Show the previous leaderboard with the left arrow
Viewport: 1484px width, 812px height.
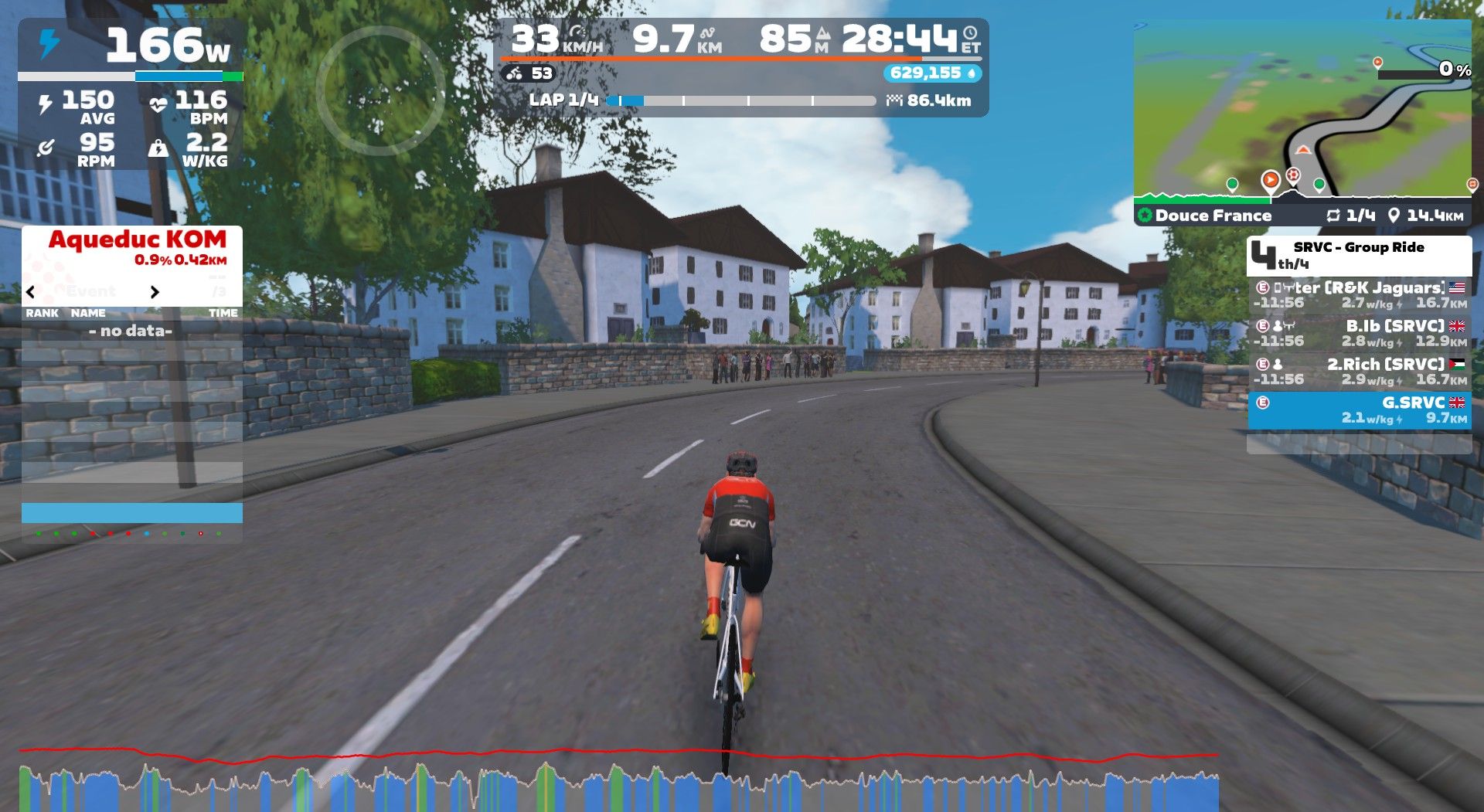[31, 292]
